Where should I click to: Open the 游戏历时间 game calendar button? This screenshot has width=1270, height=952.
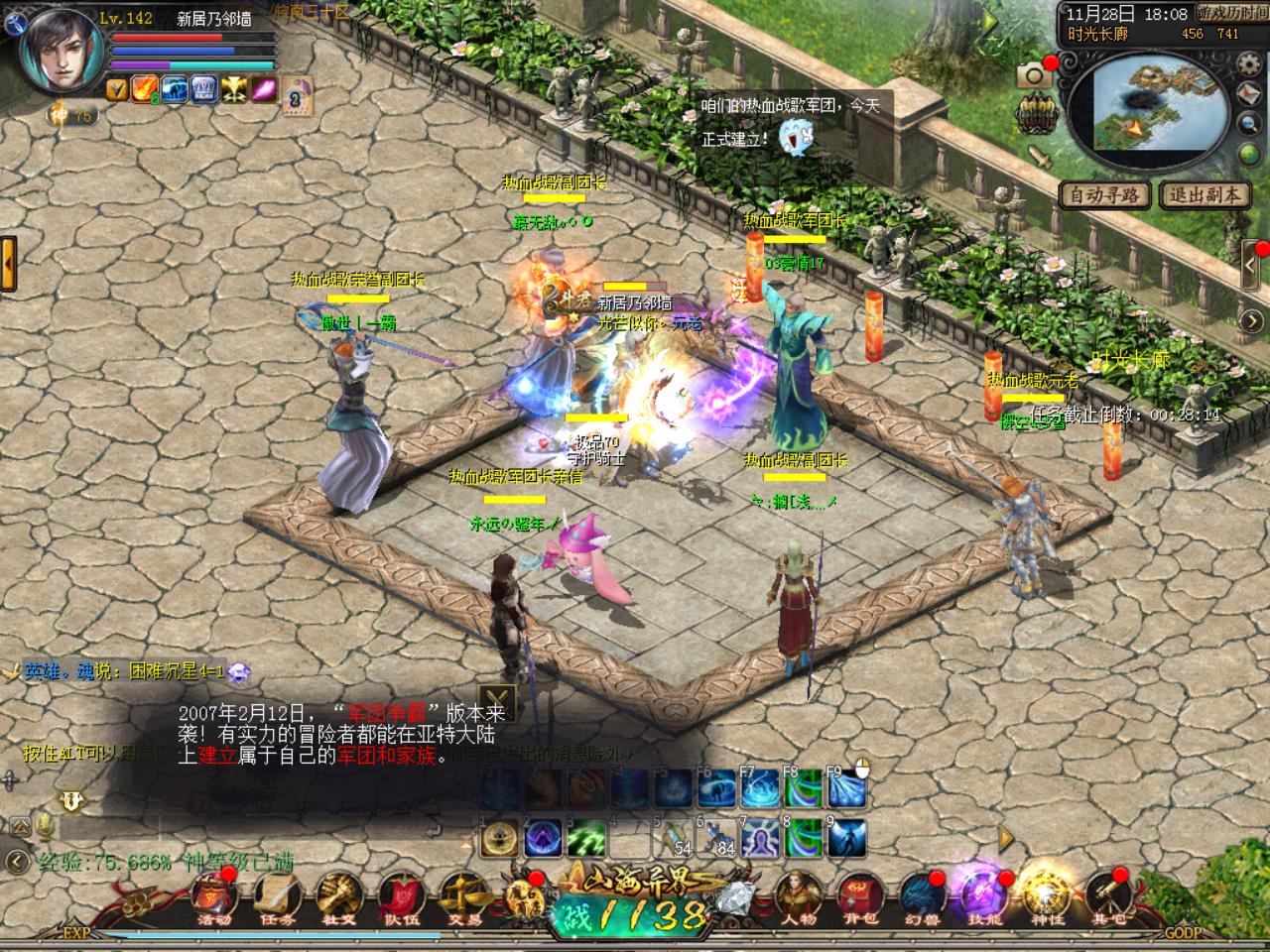point(1231,14)
